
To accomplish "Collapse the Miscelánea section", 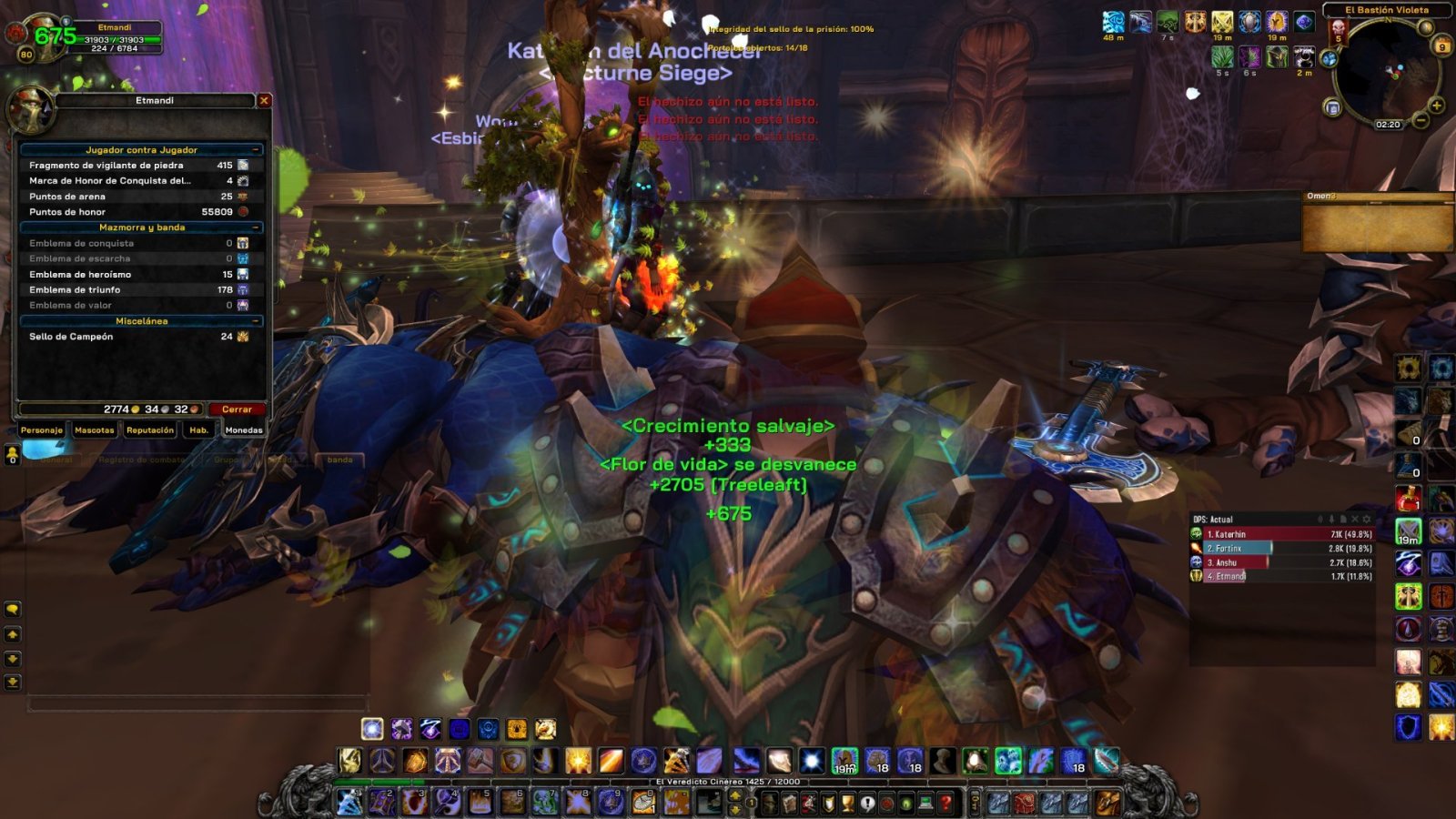I will (258, 320).
